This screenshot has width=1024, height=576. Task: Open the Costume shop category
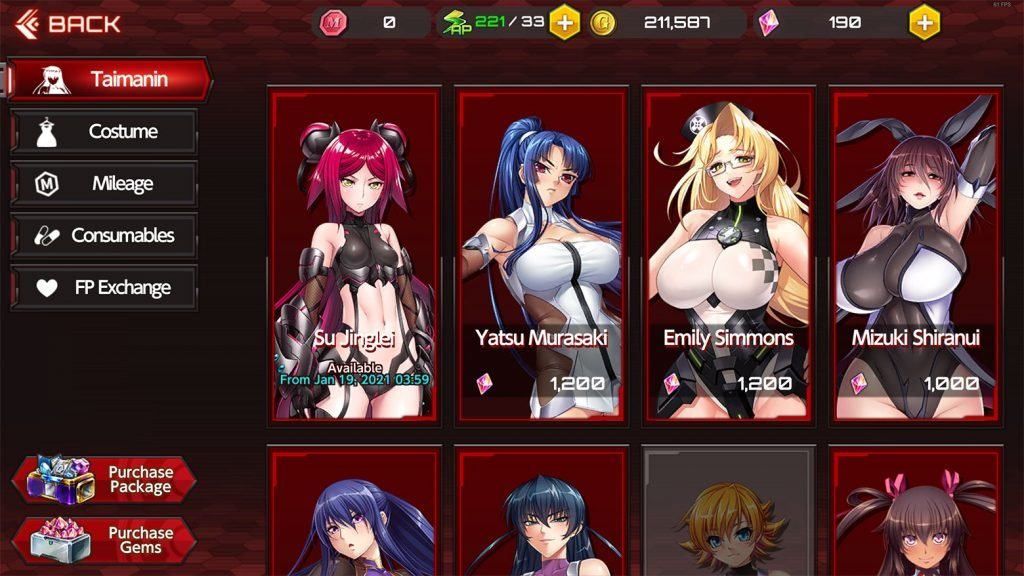tap(104, 131)
